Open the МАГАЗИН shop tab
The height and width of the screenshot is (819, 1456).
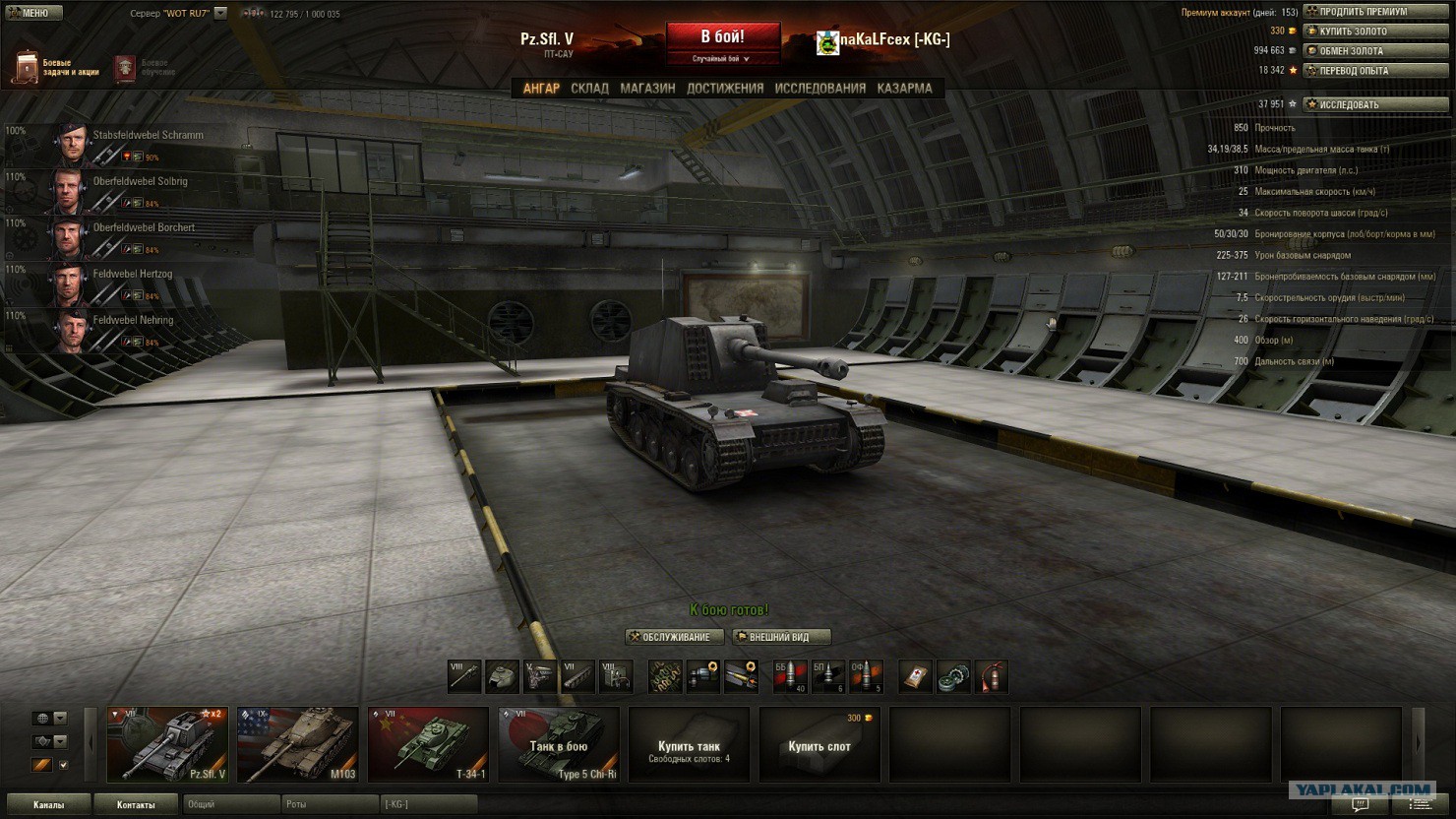pyautogui.click(x=647, y=89)
